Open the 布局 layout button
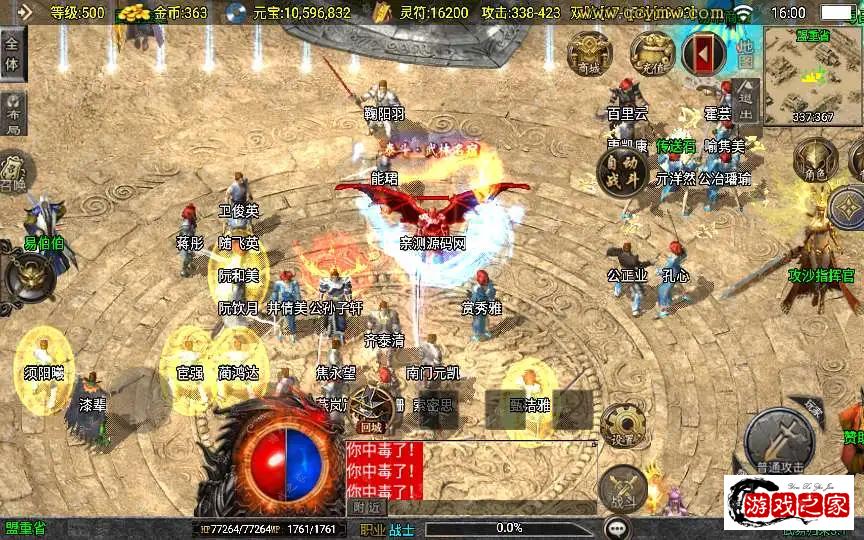The height and width of the screenshot is (540, 864). (13, 112)
